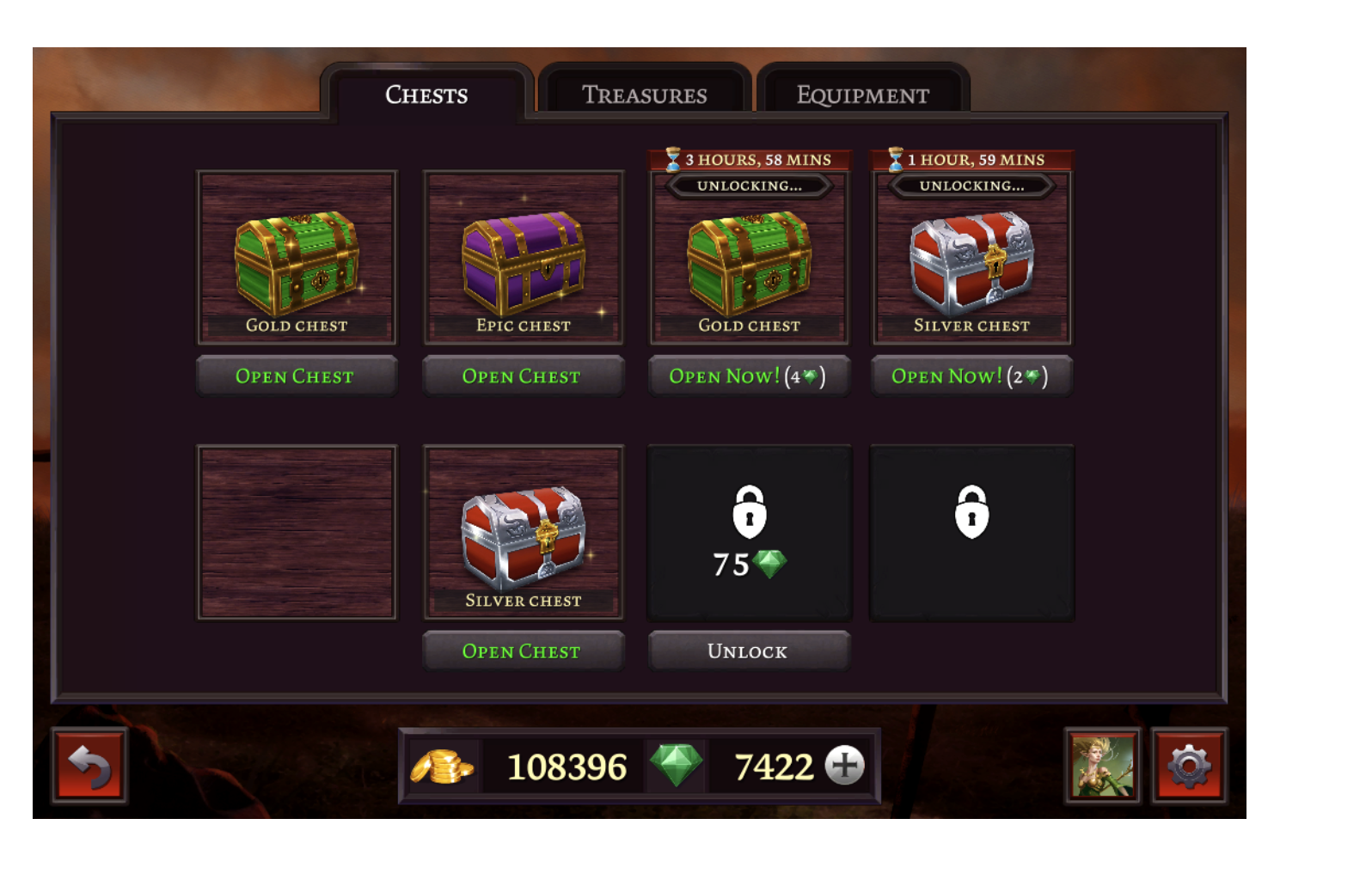Open the bottom-row Silver chest
Viewport: 1372px width, 892px height.
click(523, 651)
